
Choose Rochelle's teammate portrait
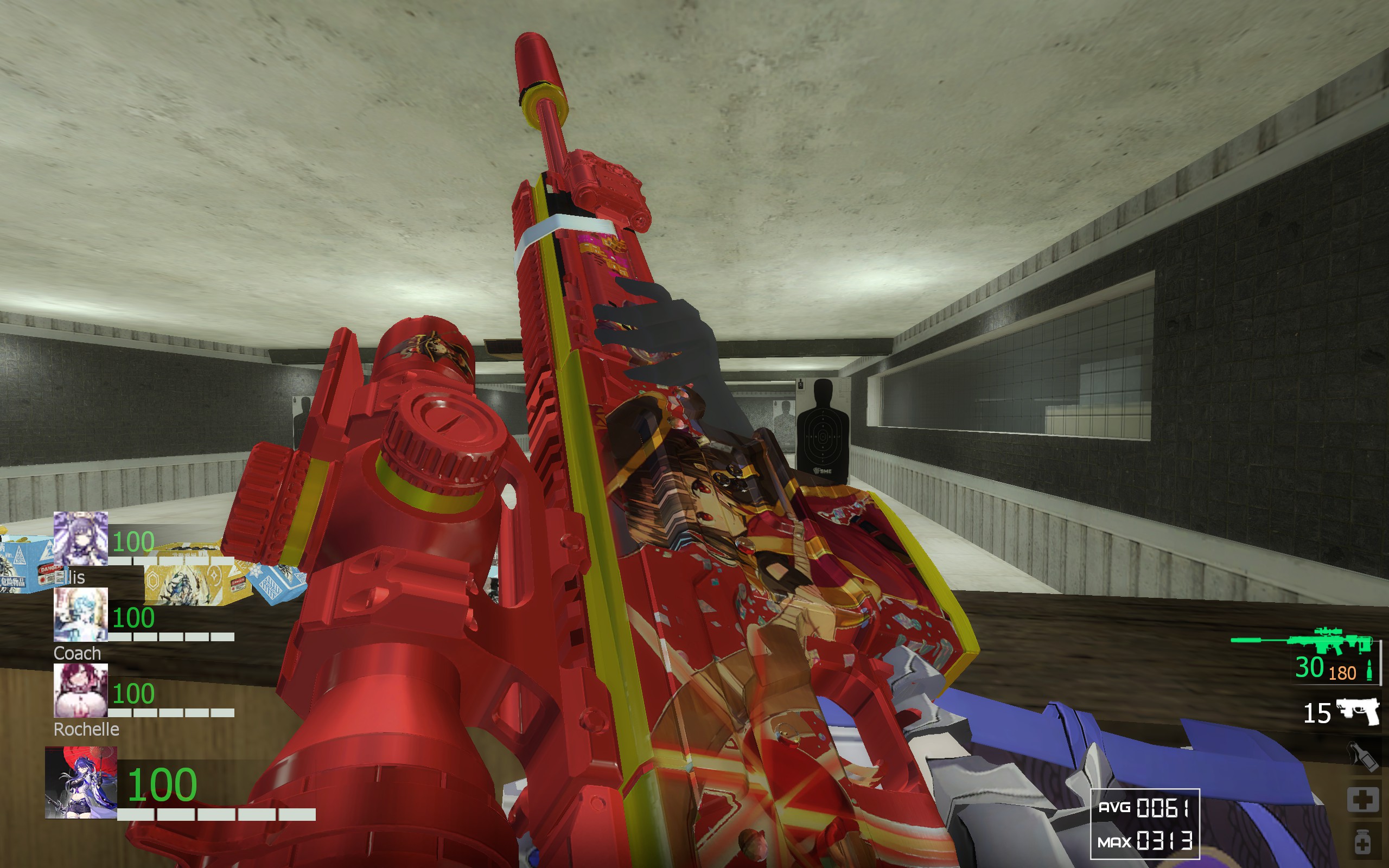[80, 690]
